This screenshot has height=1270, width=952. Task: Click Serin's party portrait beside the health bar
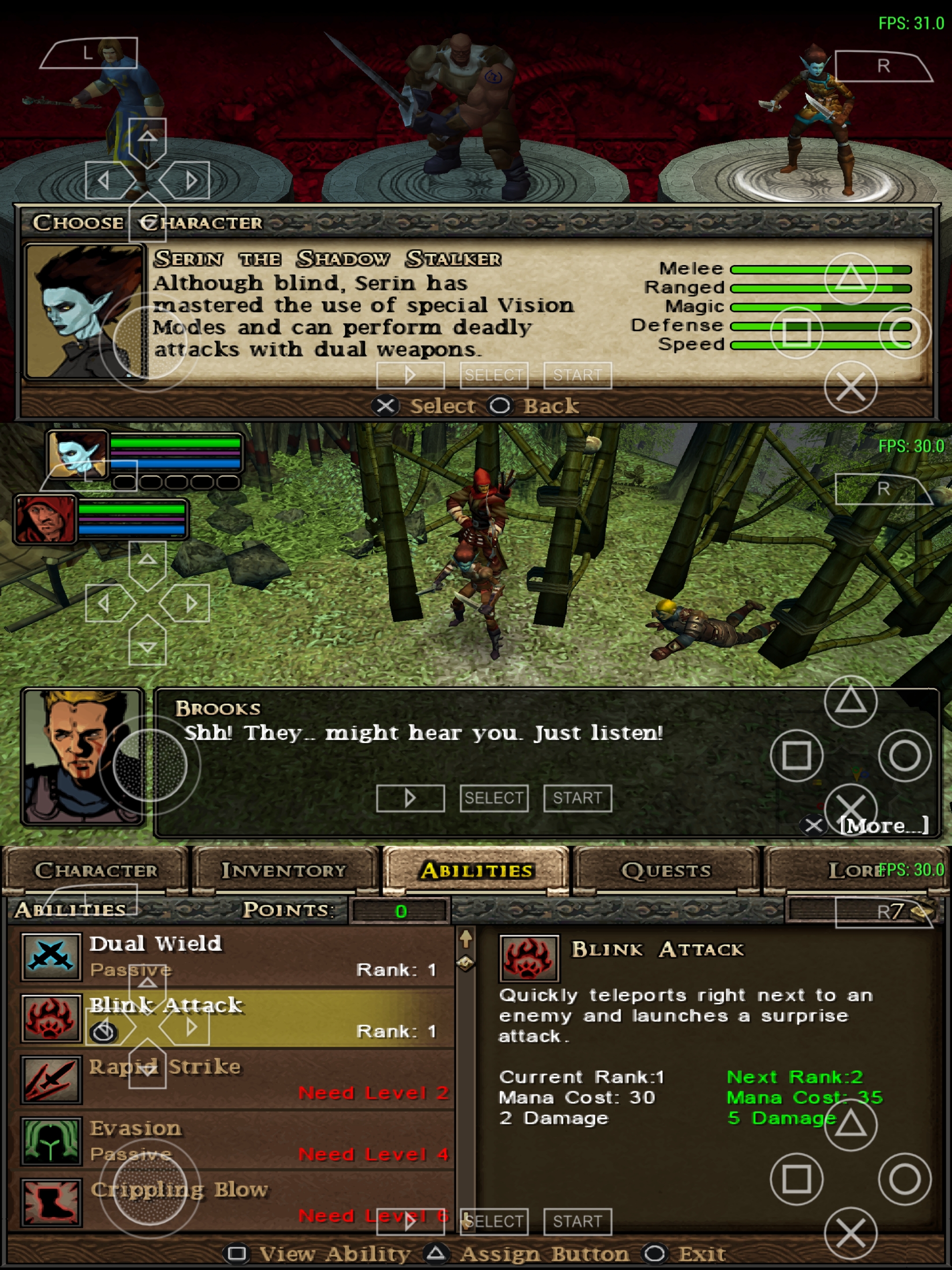point(78,454)
